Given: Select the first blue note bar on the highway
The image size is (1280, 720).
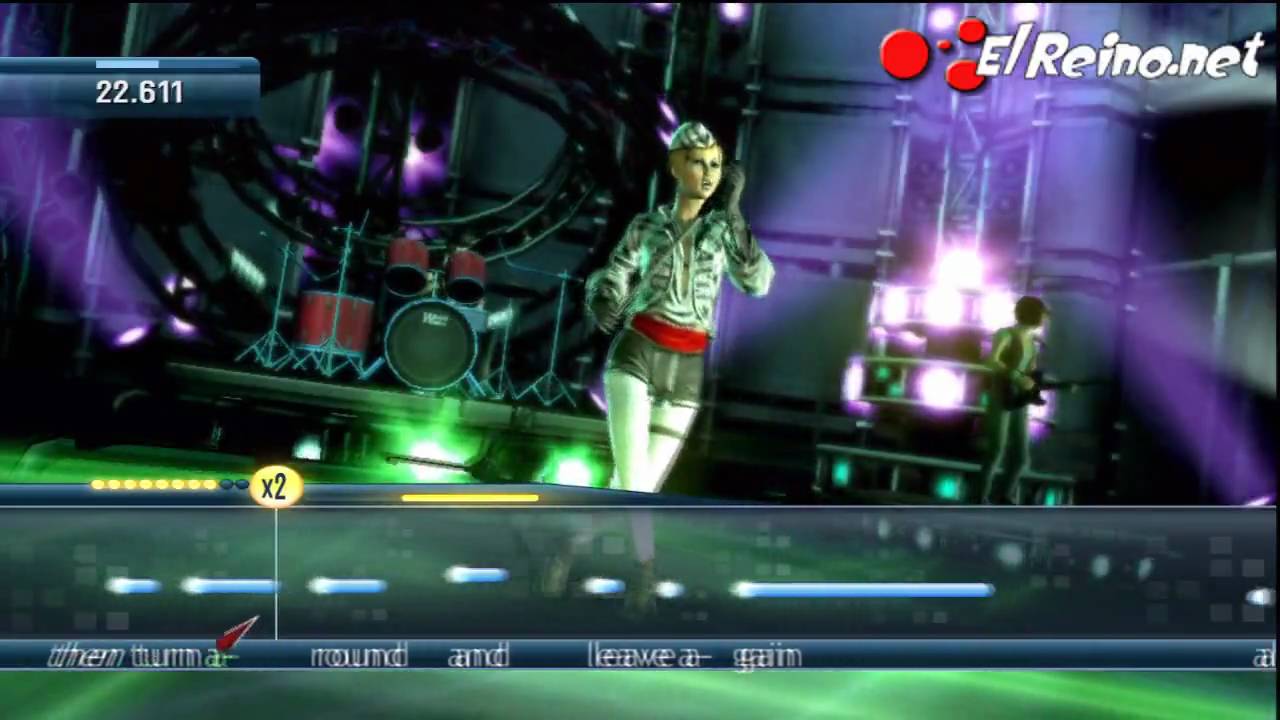Looking at the screenshot, I should point(135,587).
